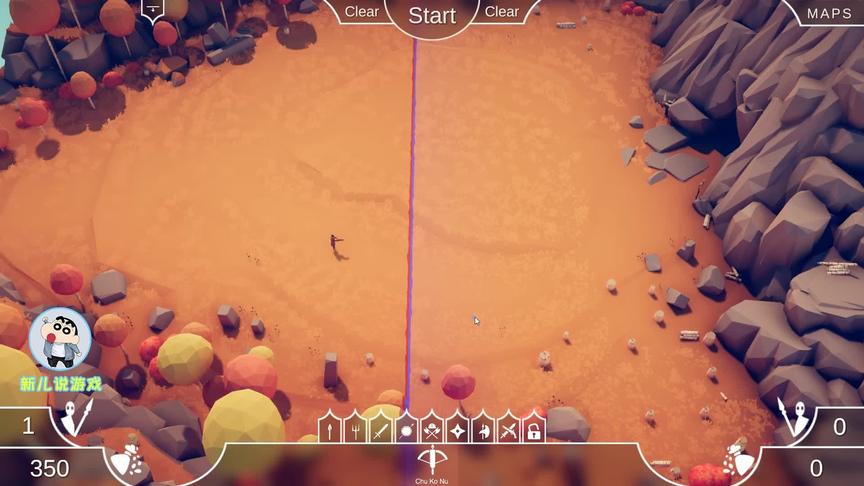This screenshot has width=864, height=486.
Task: Select the spear unit category
Action: (x=329, y=430)
